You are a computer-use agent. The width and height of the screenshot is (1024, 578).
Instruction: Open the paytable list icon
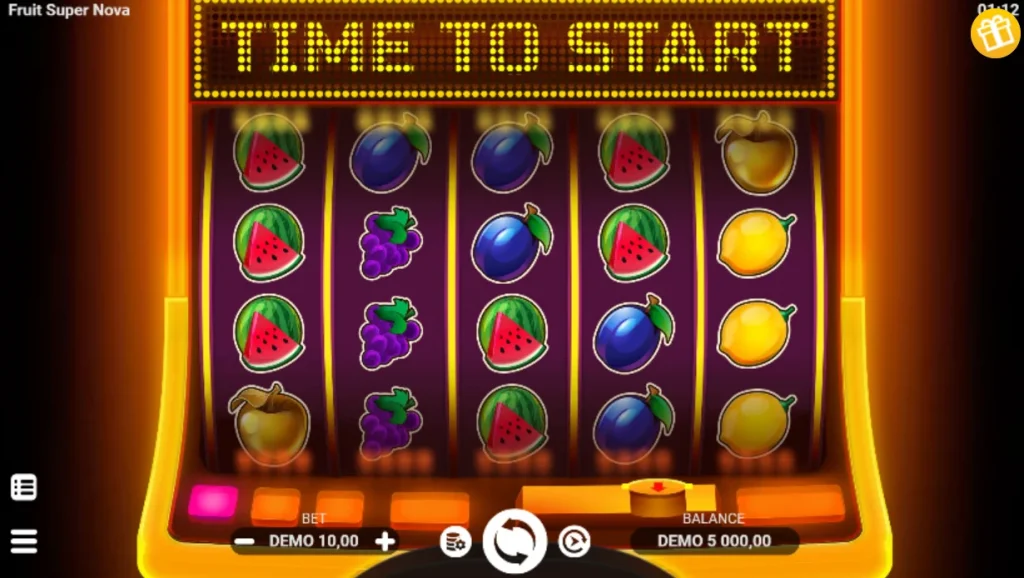coord(24,487)
